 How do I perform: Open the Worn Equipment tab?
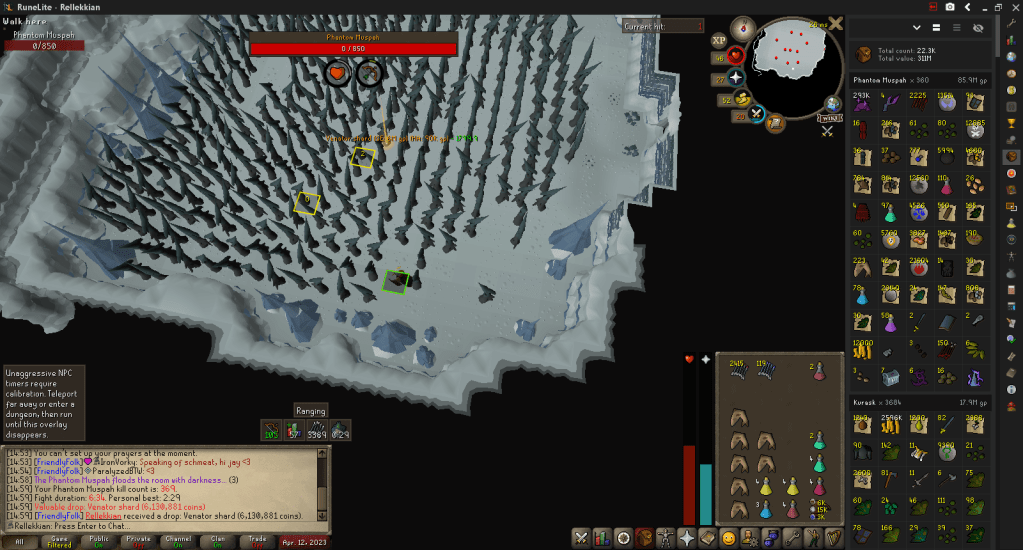coord(665,537)
